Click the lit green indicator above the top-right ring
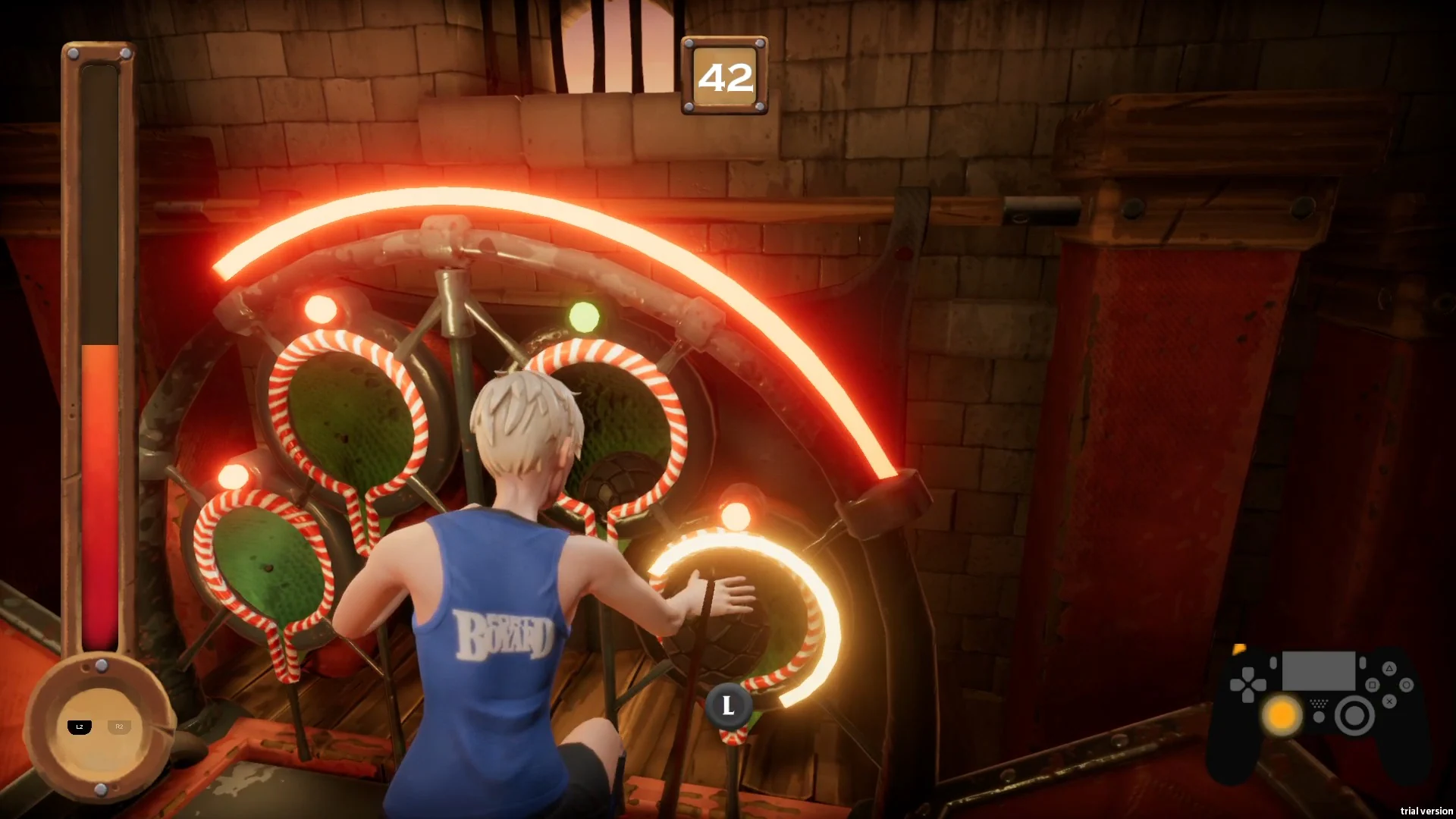This screenshot has height=819, width=1456. coord(583,315)
